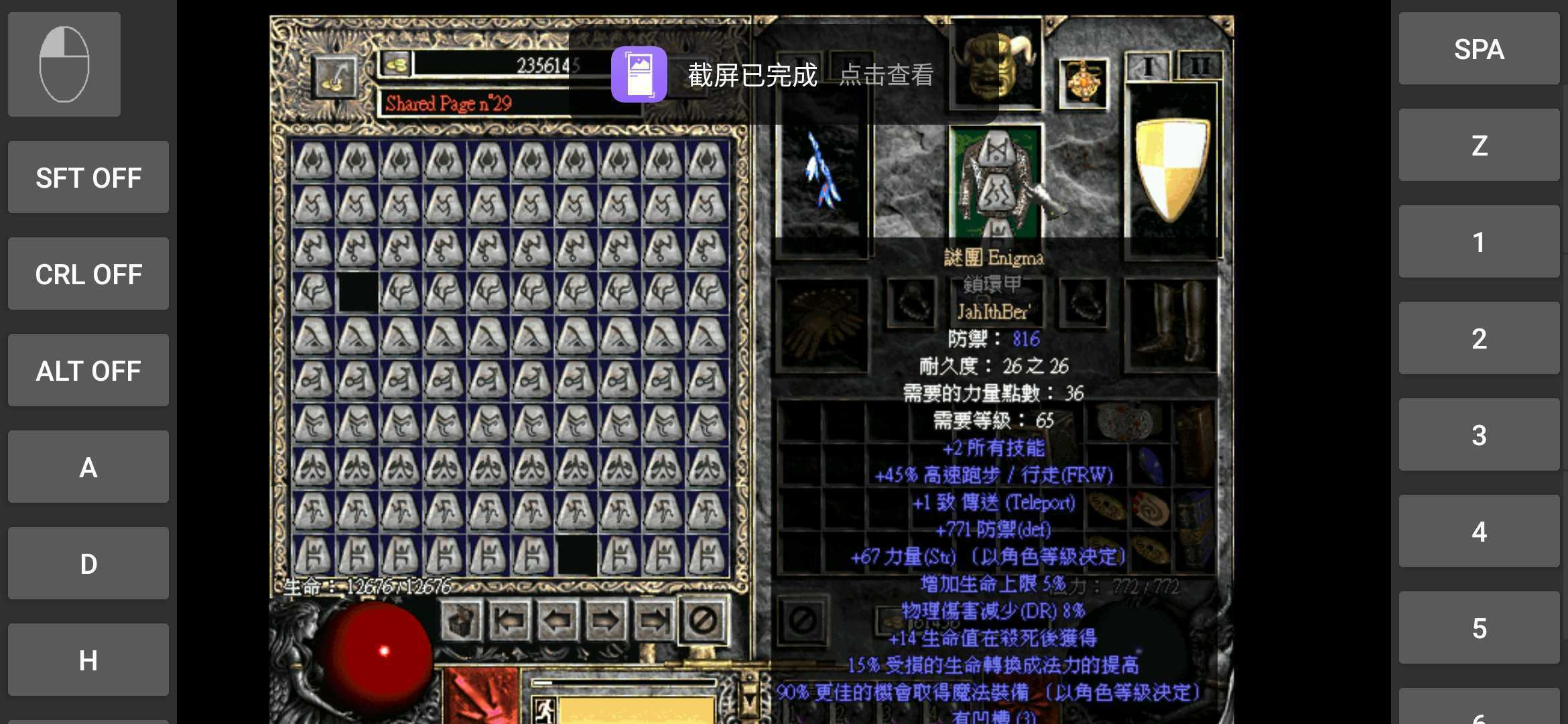The height and width of the screenshot is (724, 1568).
Task: Click the jump-to-page chest icon in stash navigation
Action: (460, 621)
